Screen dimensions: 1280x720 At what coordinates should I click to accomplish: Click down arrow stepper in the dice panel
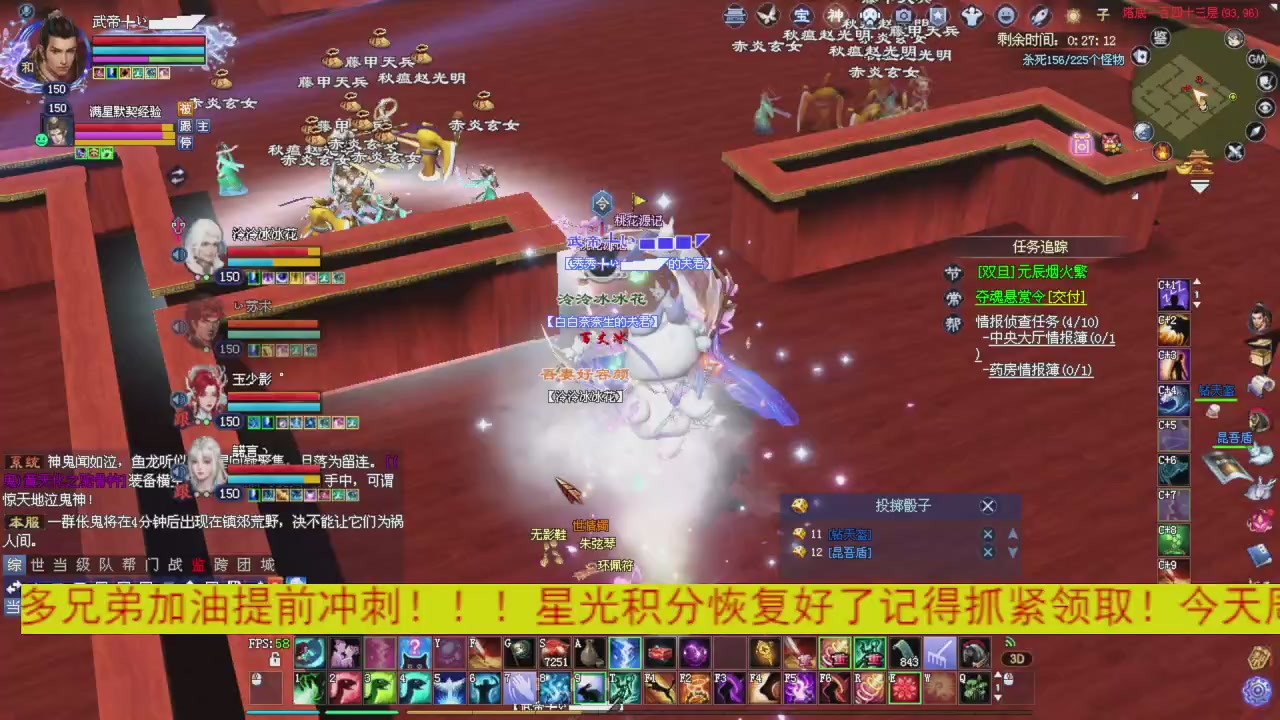[1012, 553]
